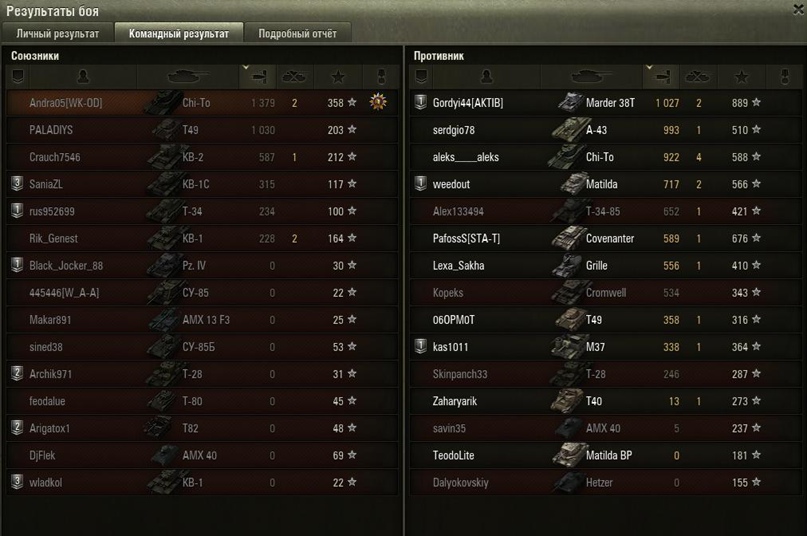
Task: Click enemy weedout's Matilda row
Action: pyautogui.click(x=453, y=184)
